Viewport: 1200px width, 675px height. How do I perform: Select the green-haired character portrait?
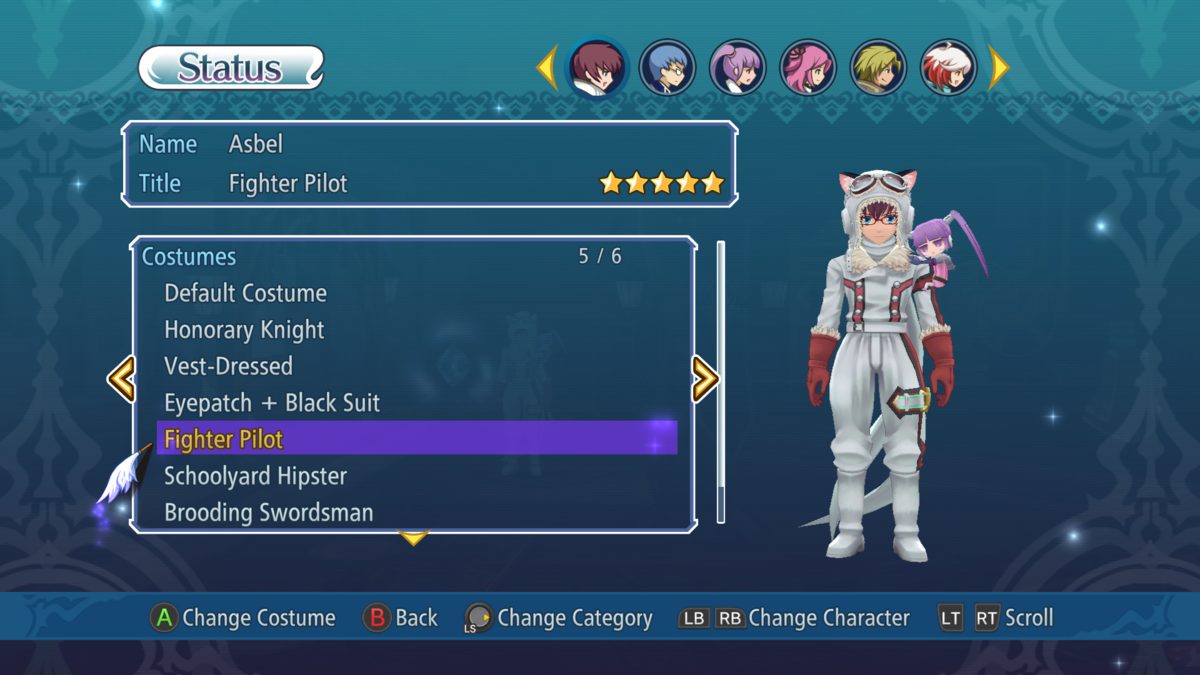[x=878, y=68]
